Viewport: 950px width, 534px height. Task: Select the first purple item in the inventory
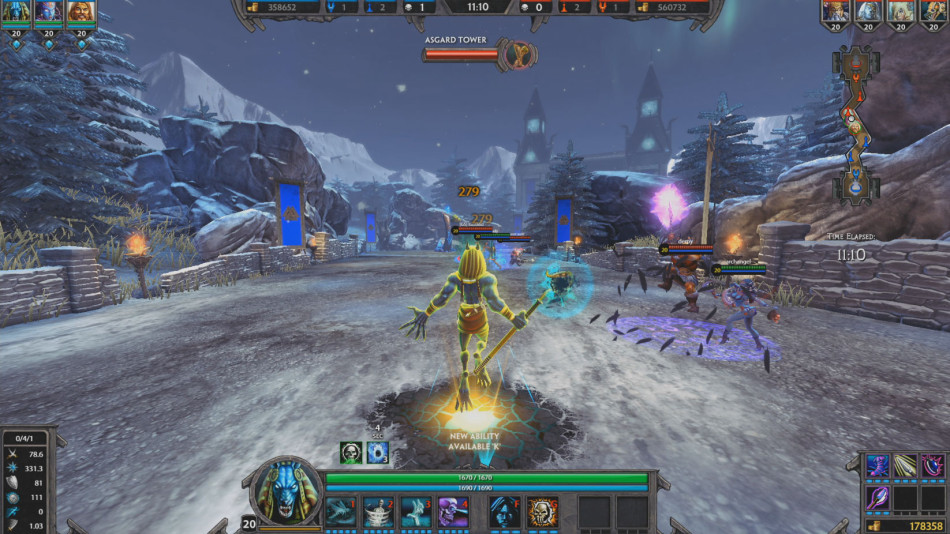click(877, 466)
